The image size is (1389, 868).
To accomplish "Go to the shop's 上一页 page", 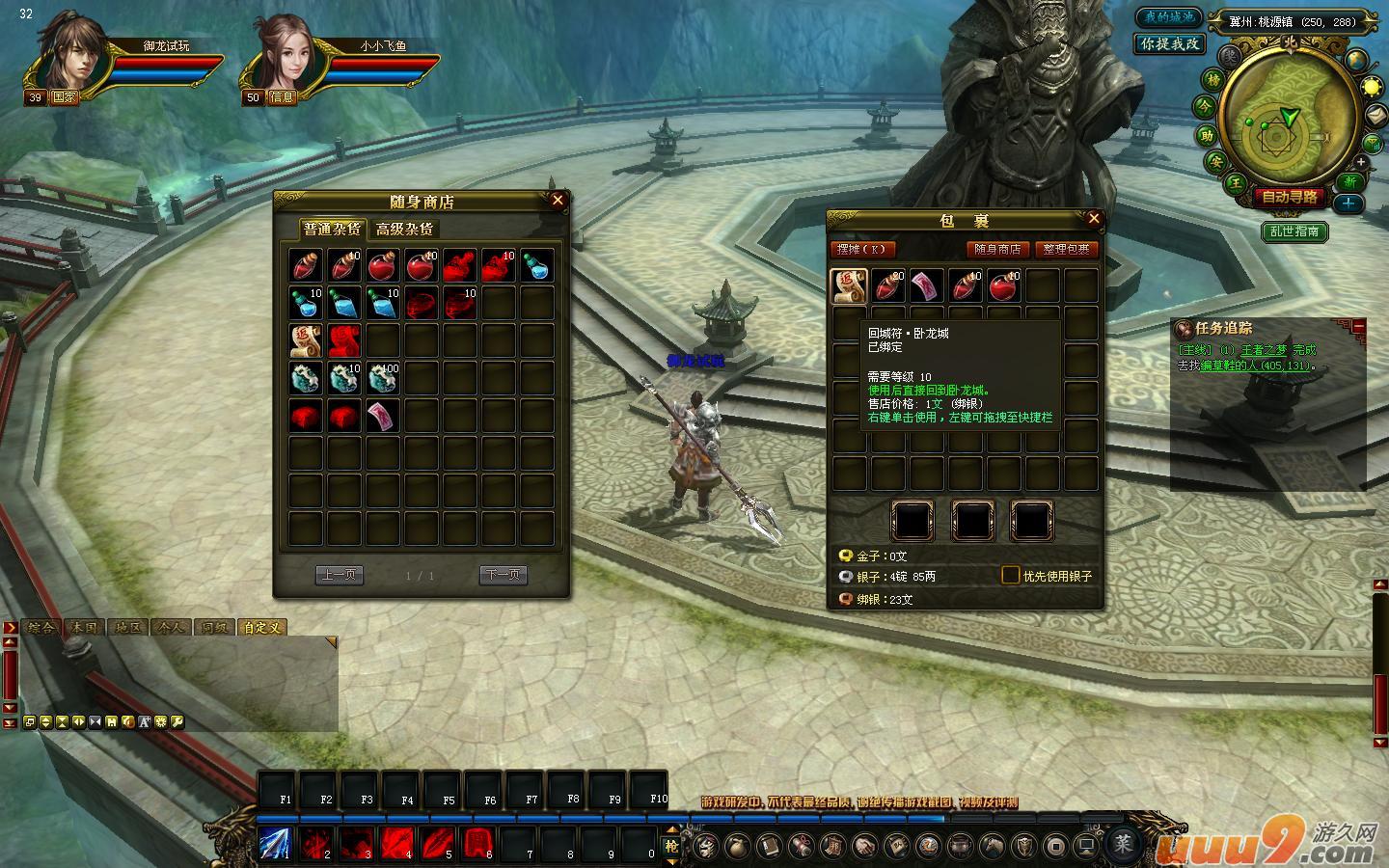I will pyautogui.click(x=339, y=575).
